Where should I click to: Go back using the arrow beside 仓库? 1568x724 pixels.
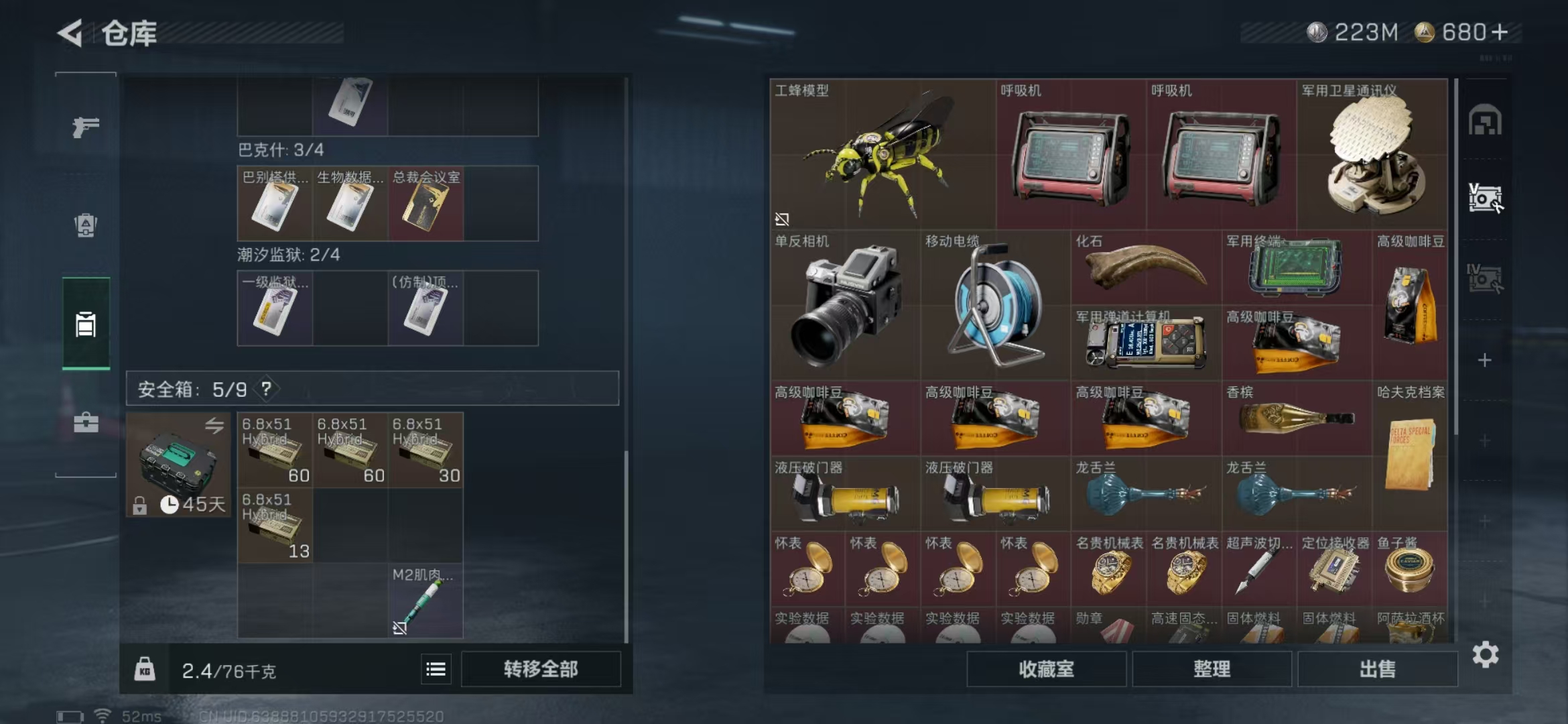click(x=71, y=33)
